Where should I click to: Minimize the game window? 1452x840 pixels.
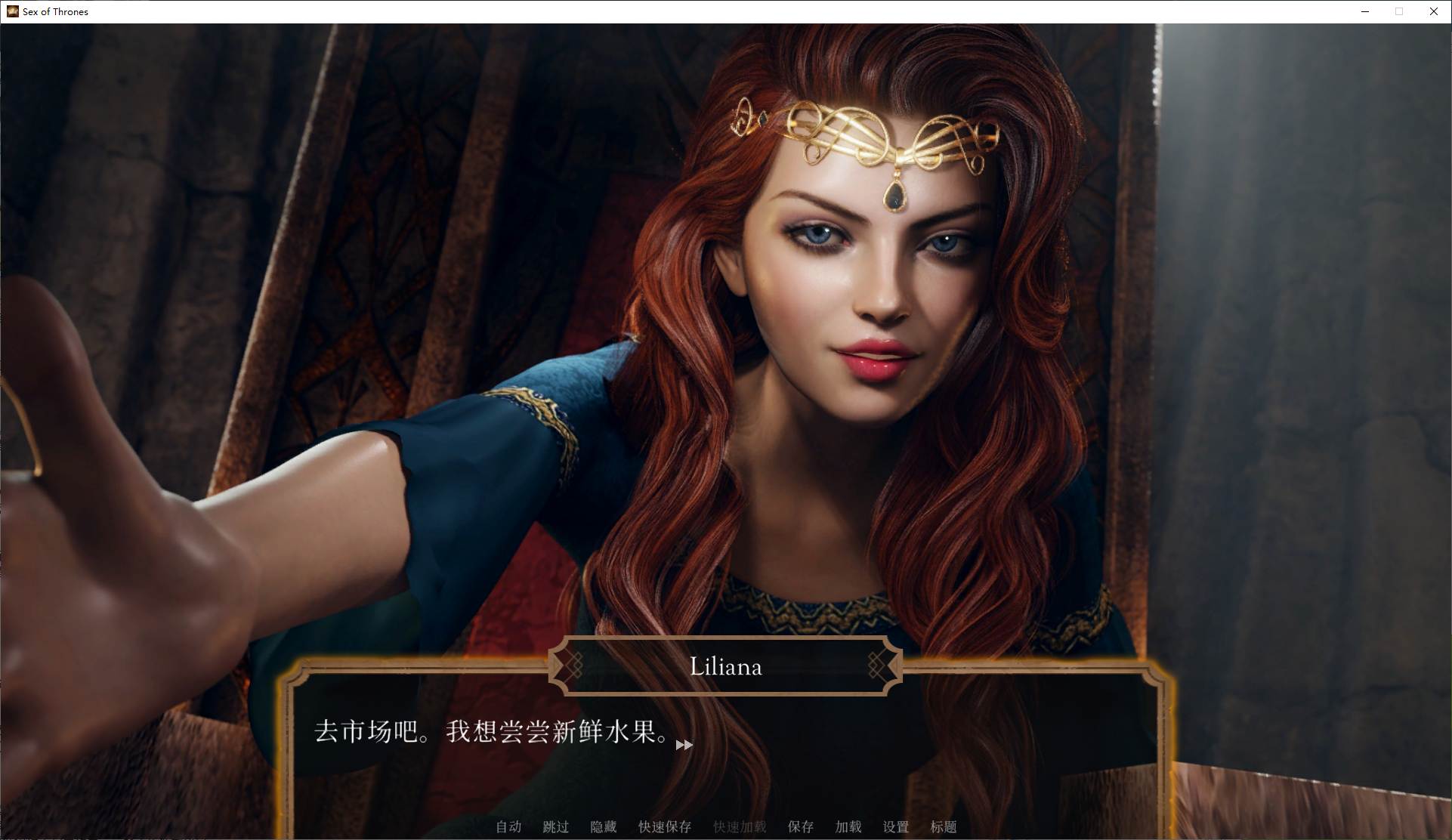pos(1365,11)
